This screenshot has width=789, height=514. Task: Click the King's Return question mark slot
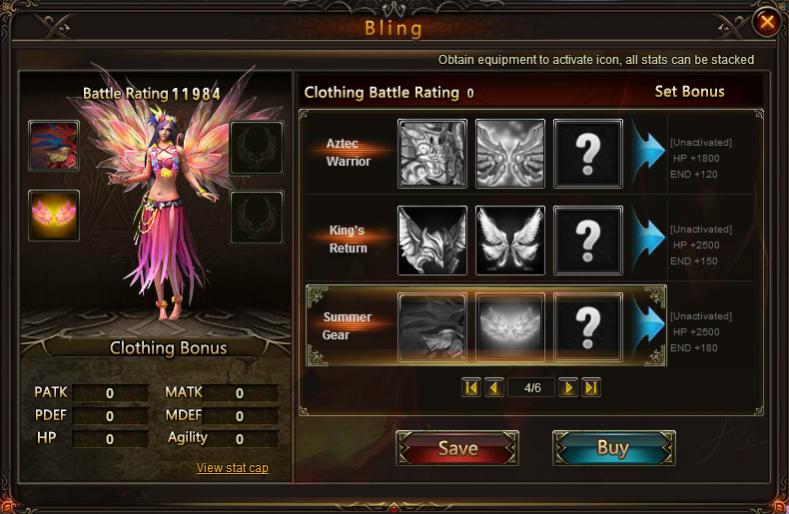pyautogui.click(x=588, y=240)
